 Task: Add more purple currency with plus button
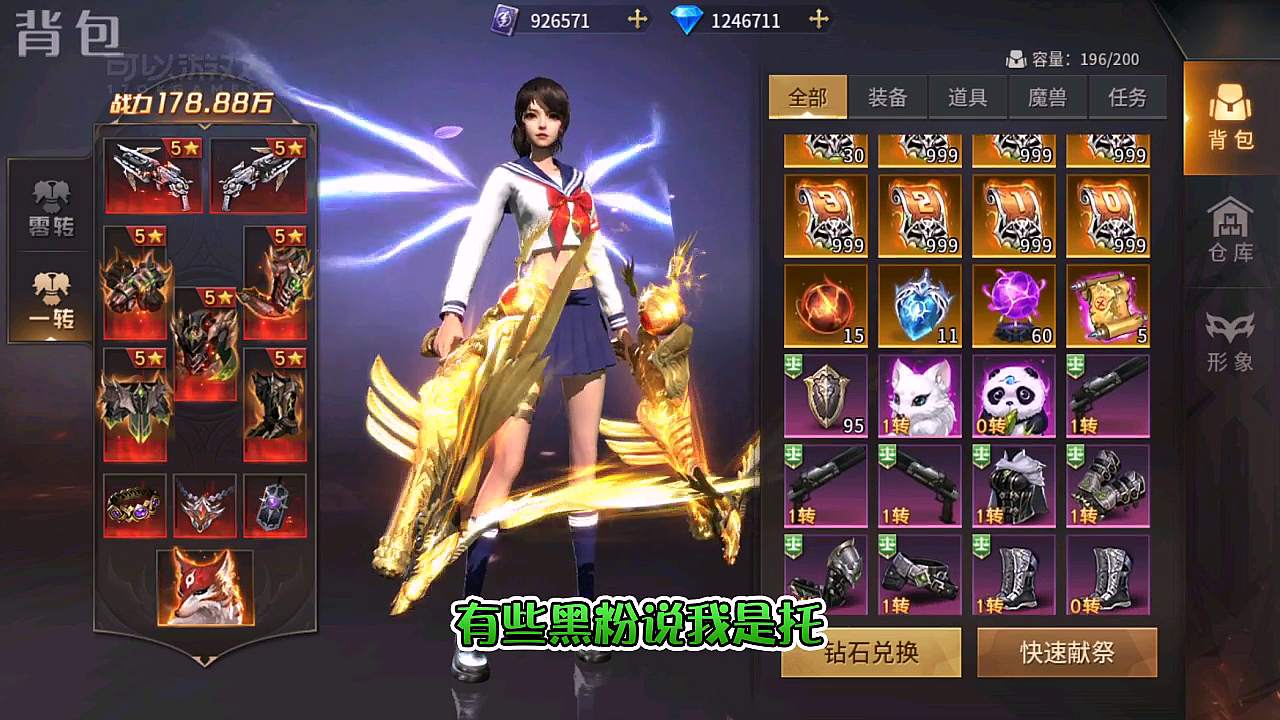(x=637, y=19)
